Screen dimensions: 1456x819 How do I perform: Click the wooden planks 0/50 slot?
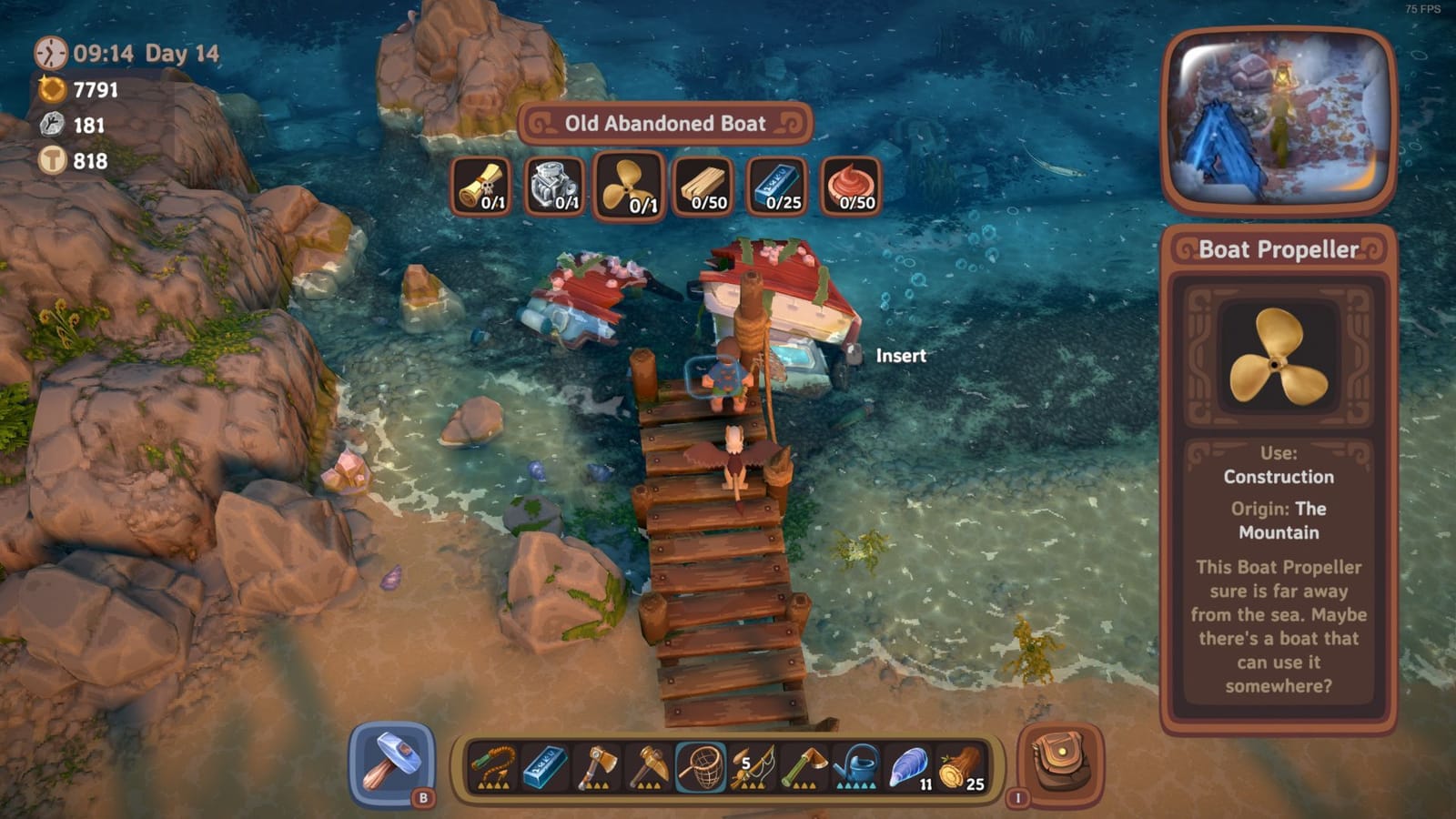pos(703,187)
